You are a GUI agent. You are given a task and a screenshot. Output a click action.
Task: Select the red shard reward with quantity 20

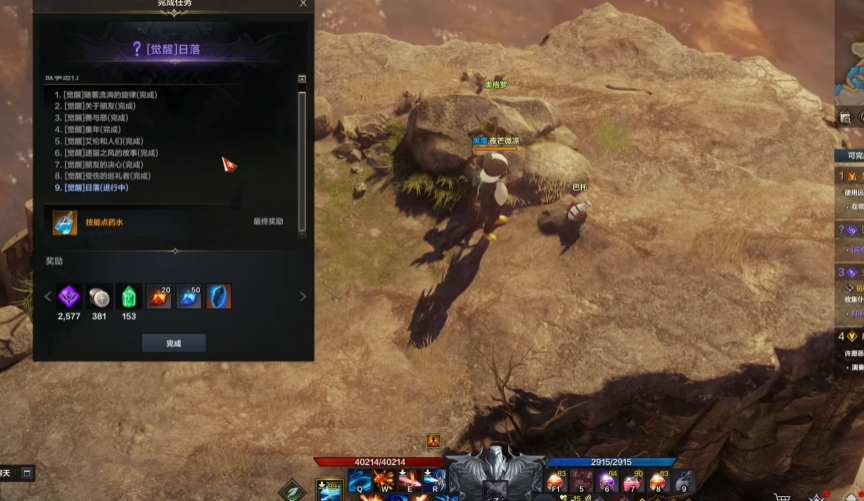[x=158, y=296]
